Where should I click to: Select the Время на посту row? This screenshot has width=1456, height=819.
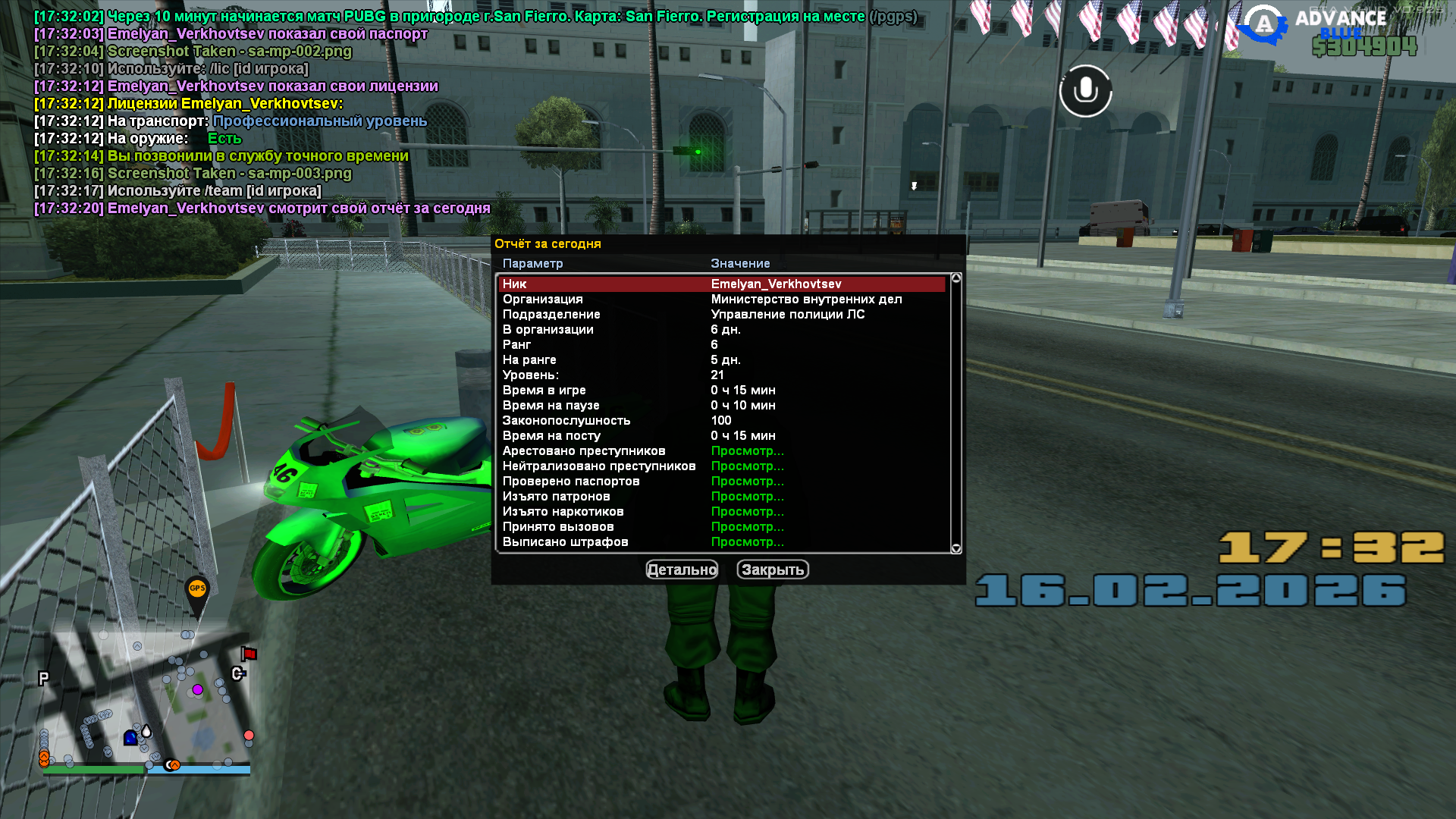pyautogui.click(x=720, y=435)
